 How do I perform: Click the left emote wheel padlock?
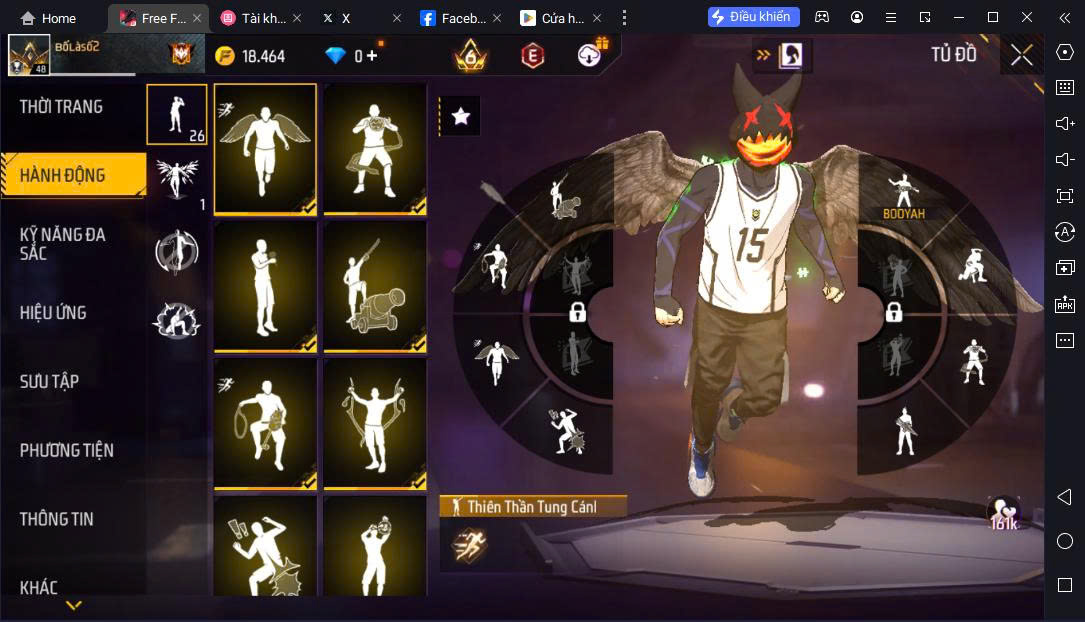577,312
